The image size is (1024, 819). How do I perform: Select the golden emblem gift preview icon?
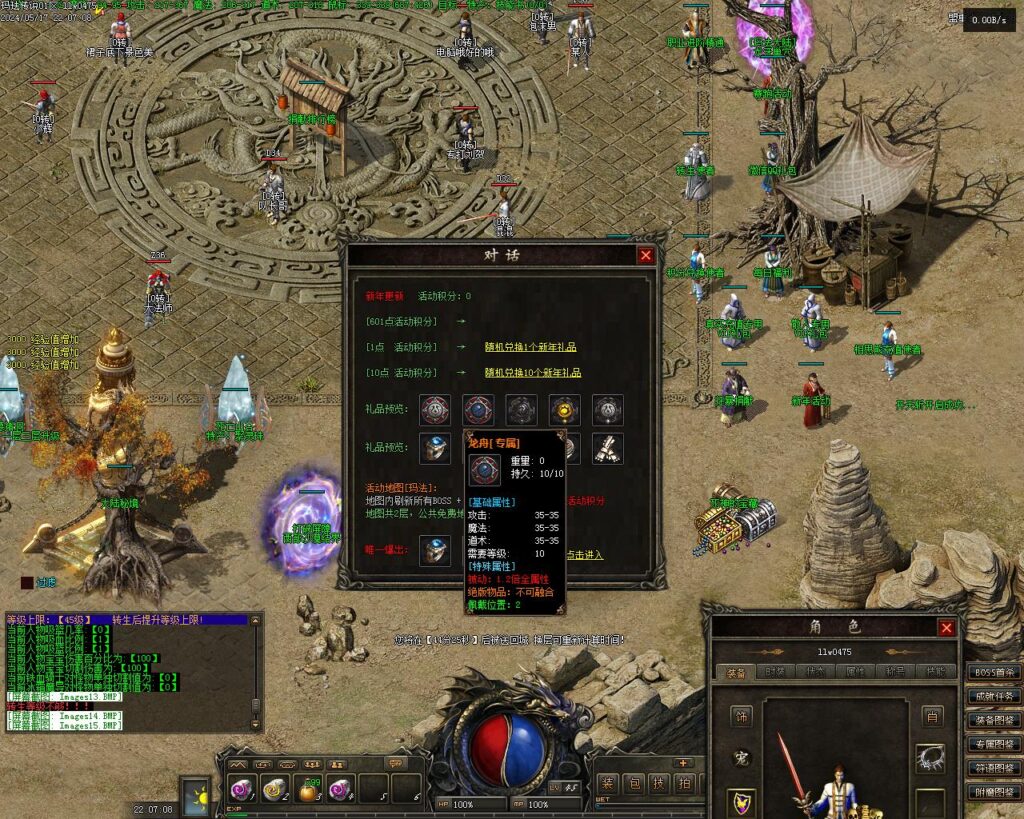[x=564, y=408]
